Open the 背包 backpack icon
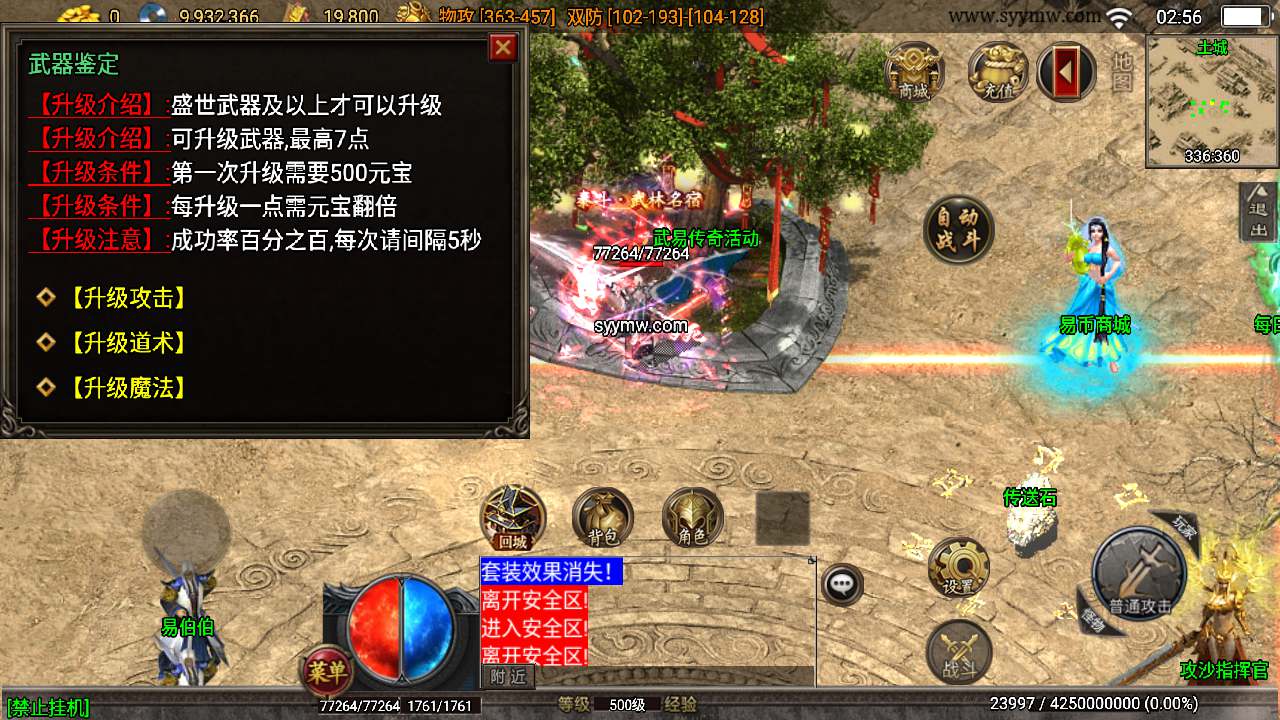The height and width of the screenshot is (720, 1280). pyautogui.click(x=601, y=518)
